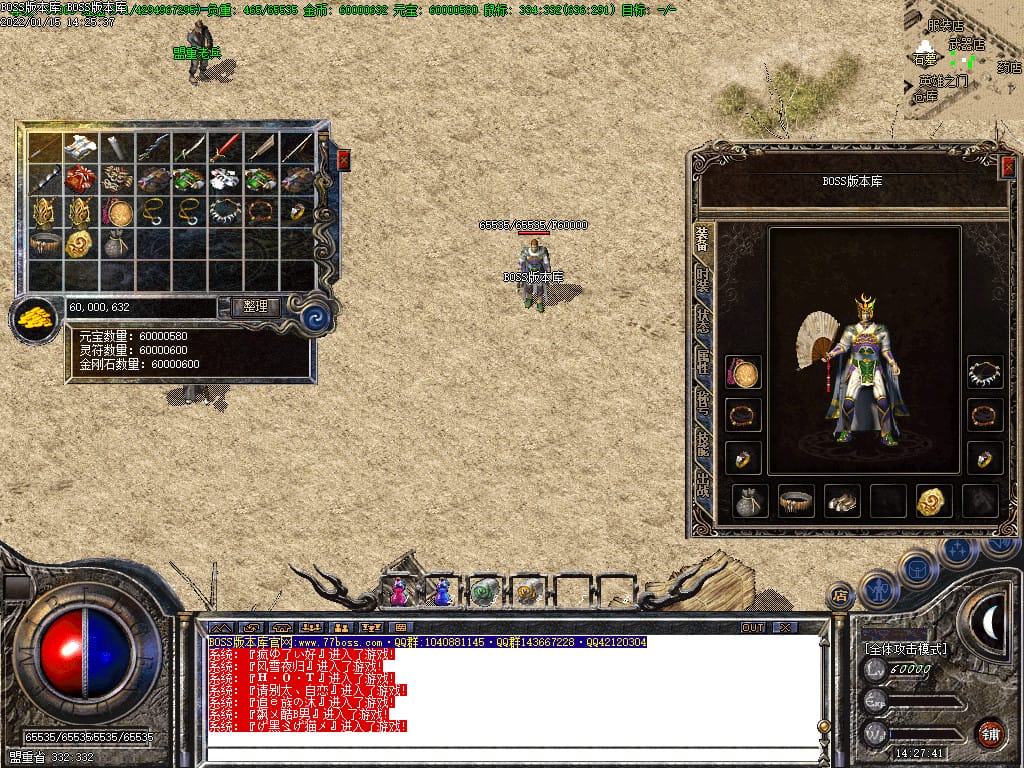Viewport: 1024px width, 768px height.
Task: Select the tooth necklace in the bag
Action: pyautogui.click(x=225, y=211)
